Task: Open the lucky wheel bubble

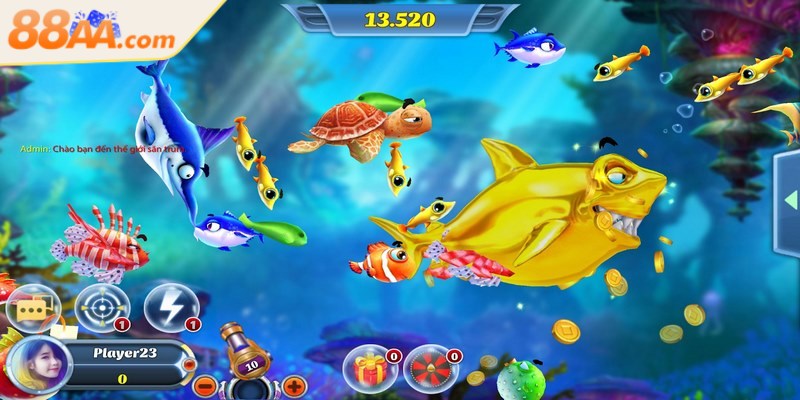Action: (x=428, y=368)
